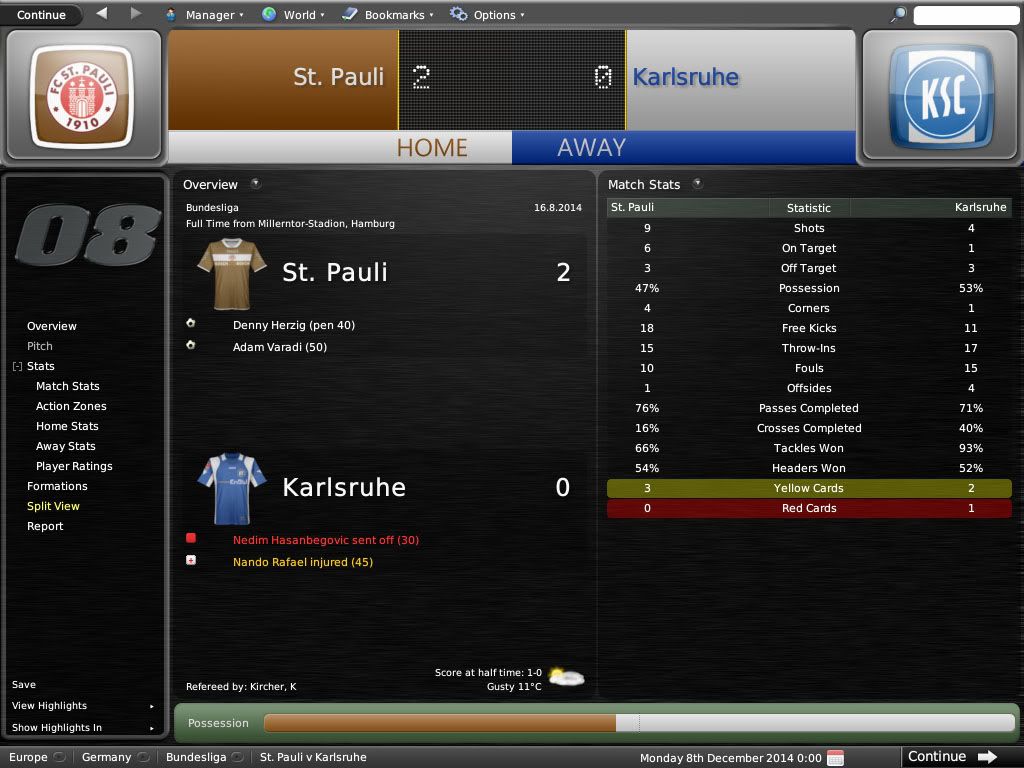Save the game
1024x768 pixels.
[x=24, y=685]
